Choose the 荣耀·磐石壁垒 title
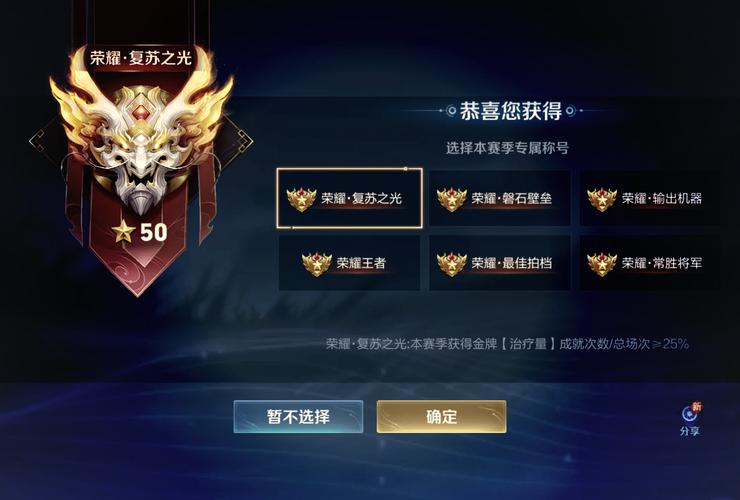The width and height of the screenshot is (740, 500). pyautogui.click(x=499, y=198)
